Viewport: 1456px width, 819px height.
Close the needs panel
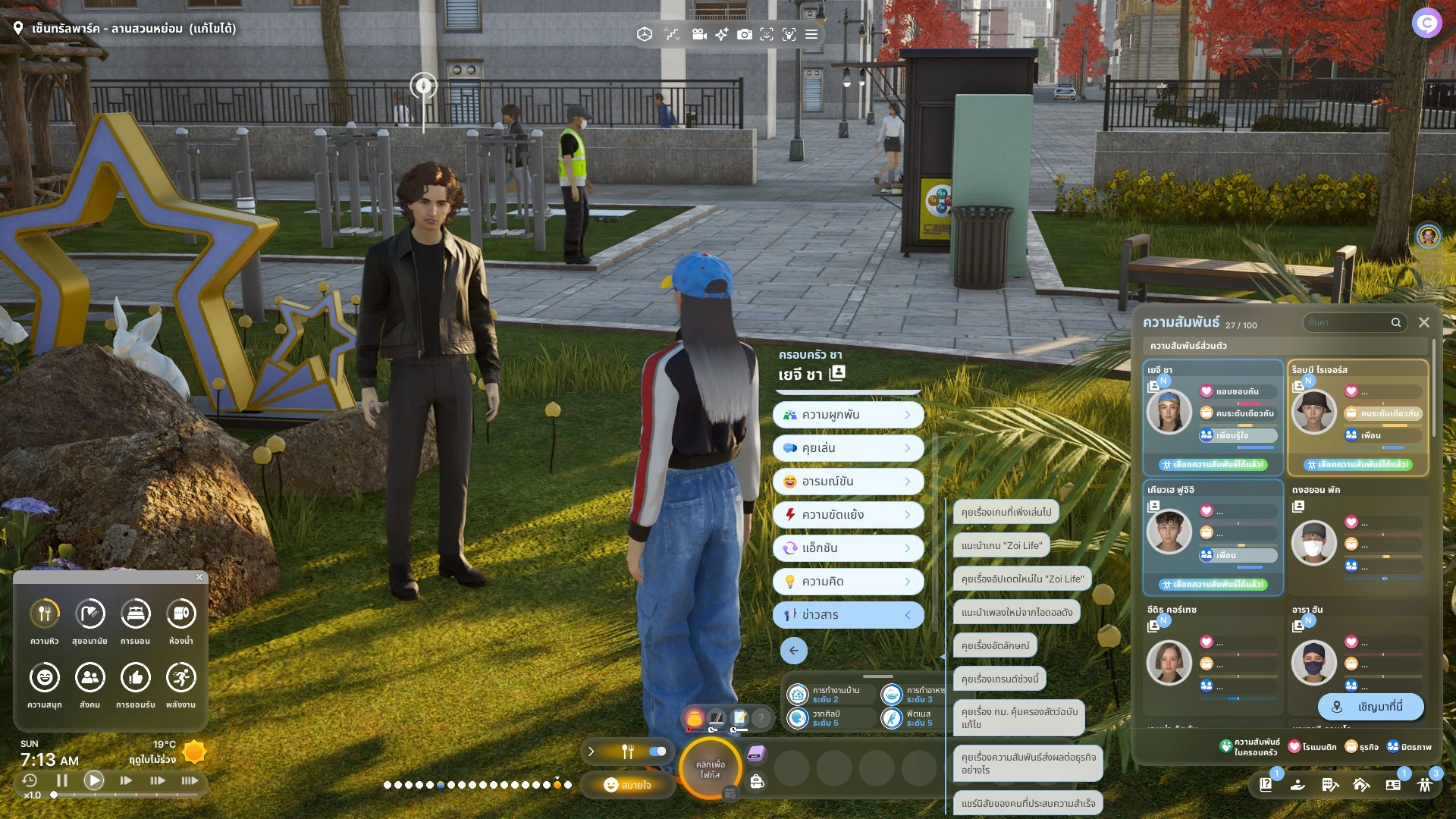[199, 577]
